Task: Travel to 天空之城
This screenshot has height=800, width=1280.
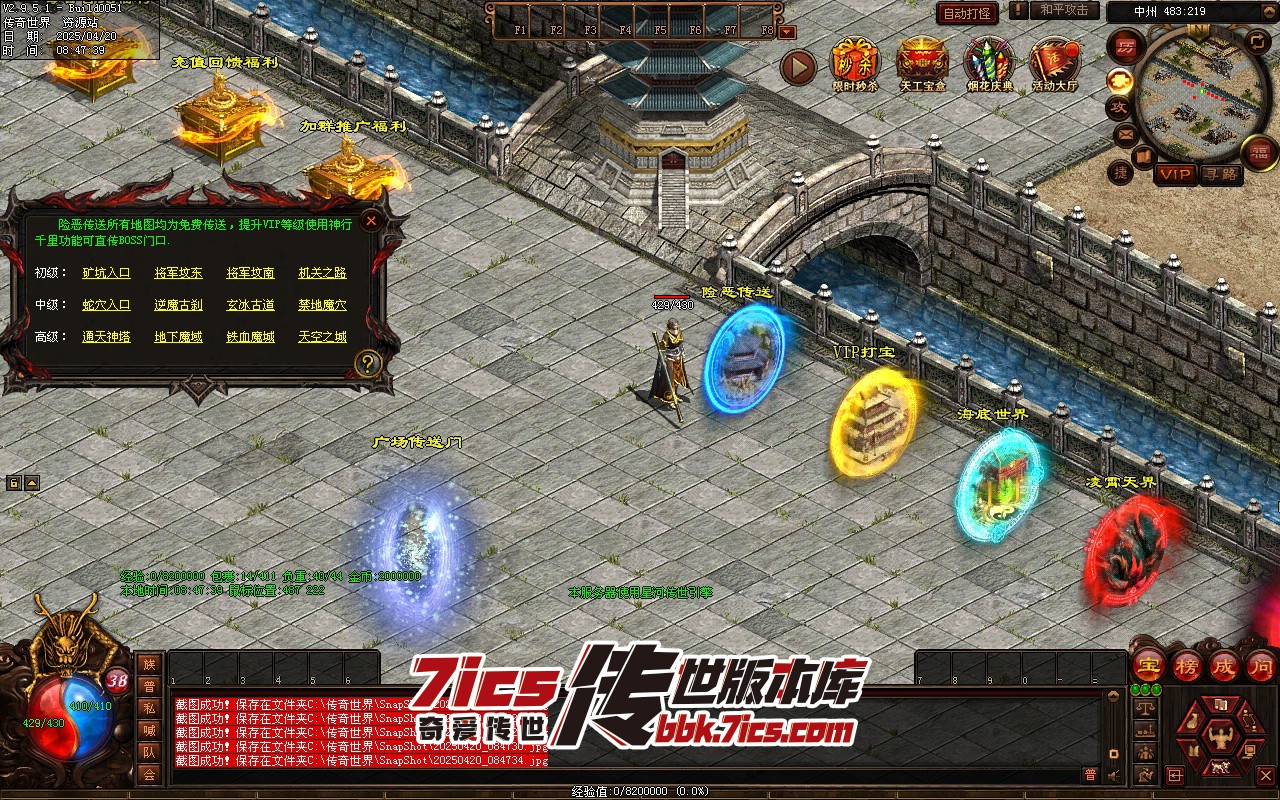Action: pos(322,337)
